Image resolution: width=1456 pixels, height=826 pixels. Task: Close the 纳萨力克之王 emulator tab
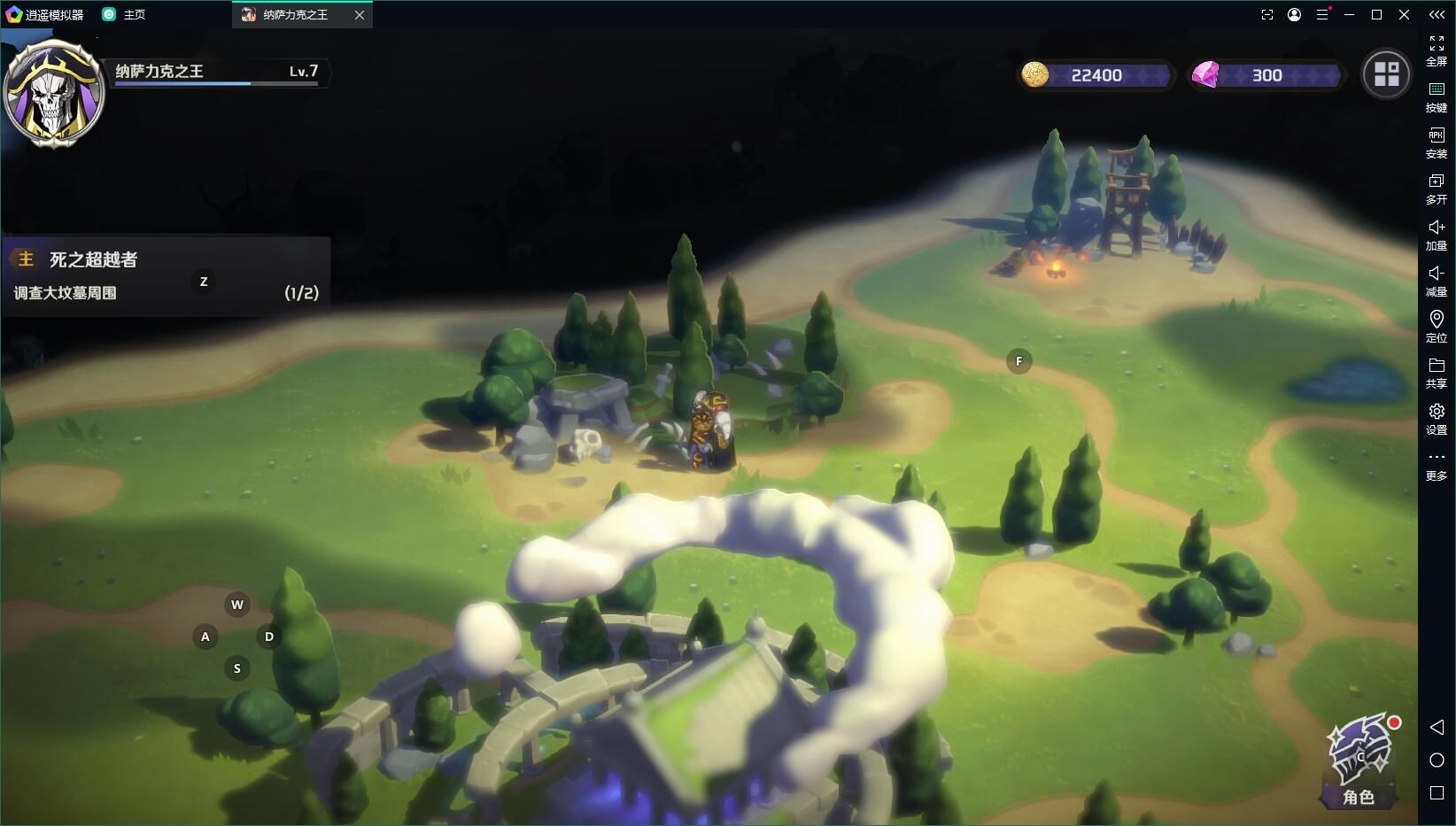pos(360,15)
